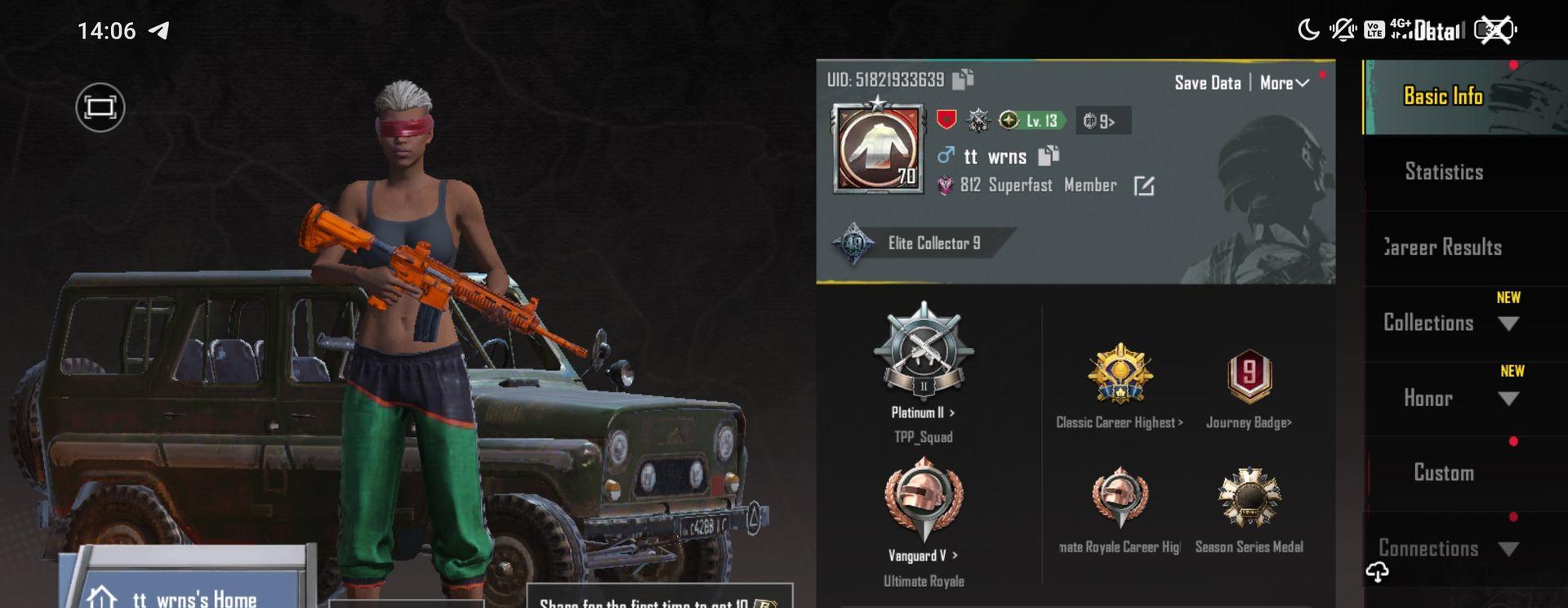Image resolution: width=1568 pixels, height=608 pixels.
Task: Edit the 812 Superfast clan signature
Action: click(x=1144, y=186)
